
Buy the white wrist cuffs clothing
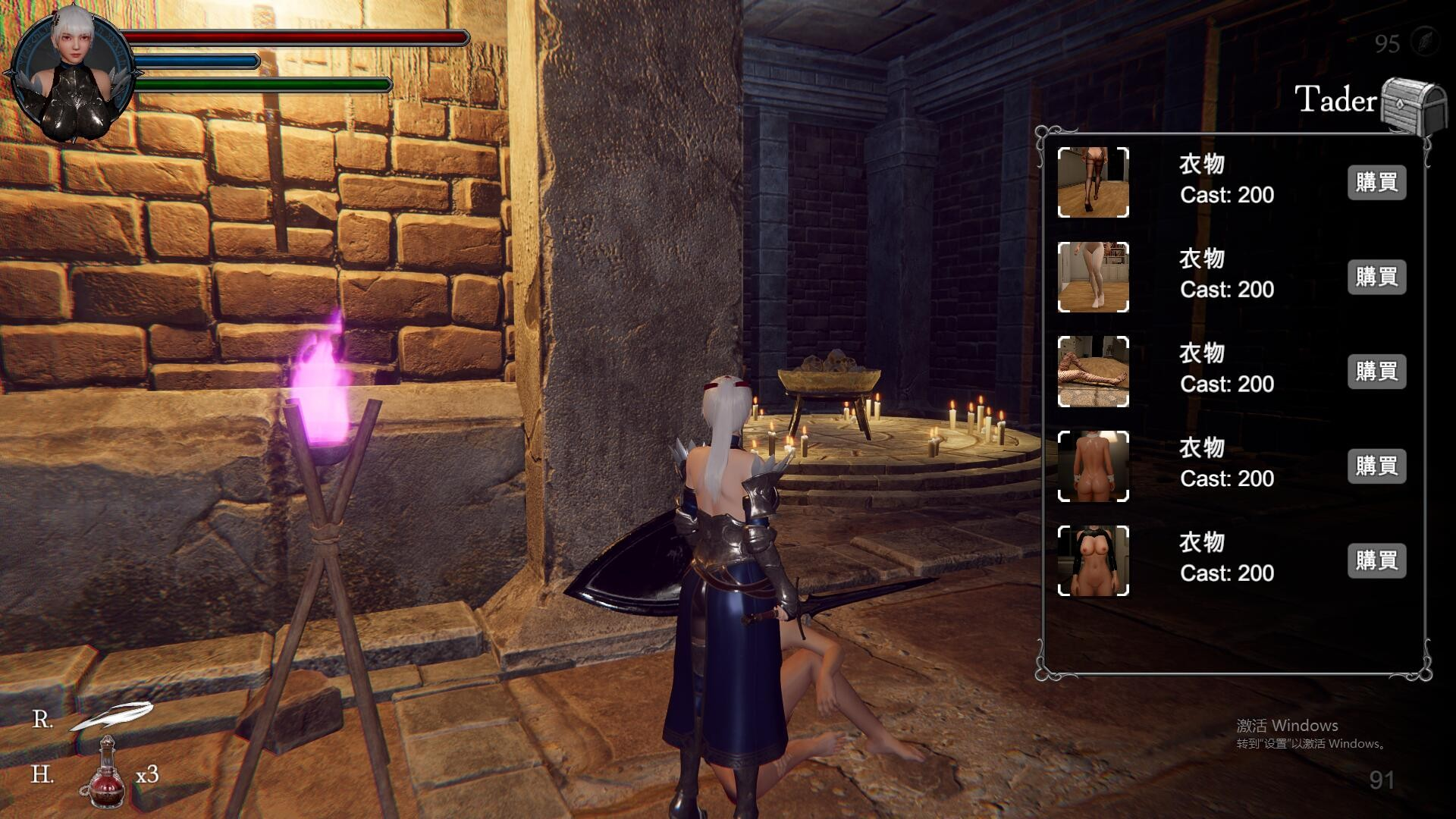click(x=1376, y=466)
